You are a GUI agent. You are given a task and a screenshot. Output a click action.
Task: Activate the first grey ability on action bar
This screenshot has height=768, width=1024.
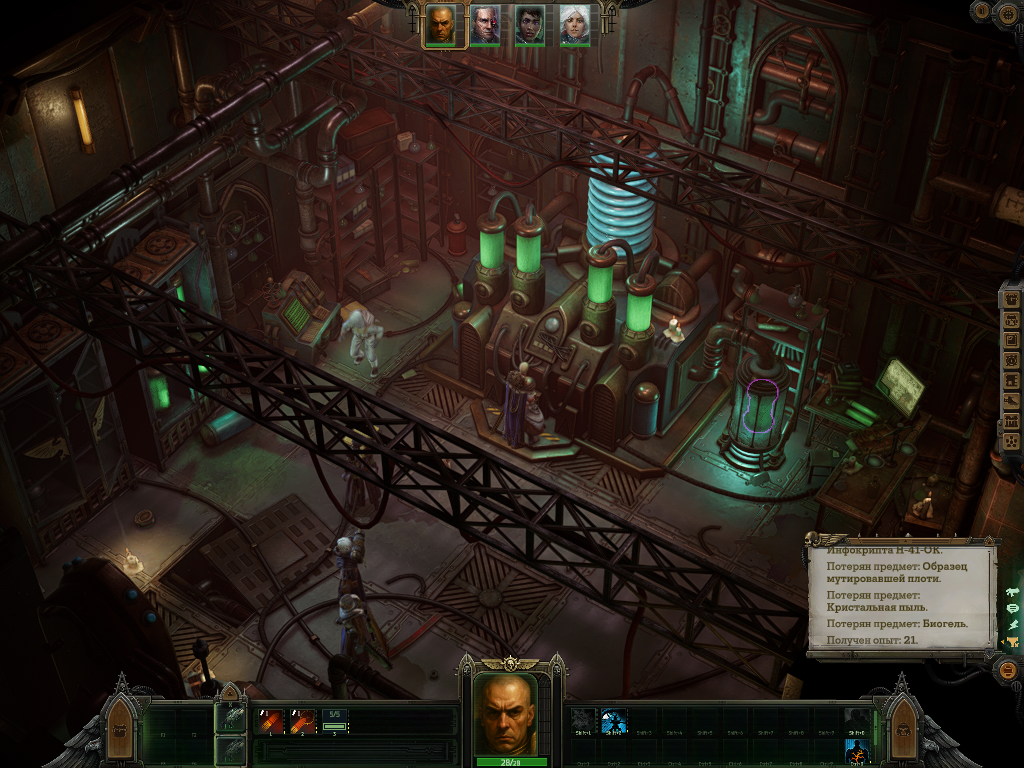point(583,721)
